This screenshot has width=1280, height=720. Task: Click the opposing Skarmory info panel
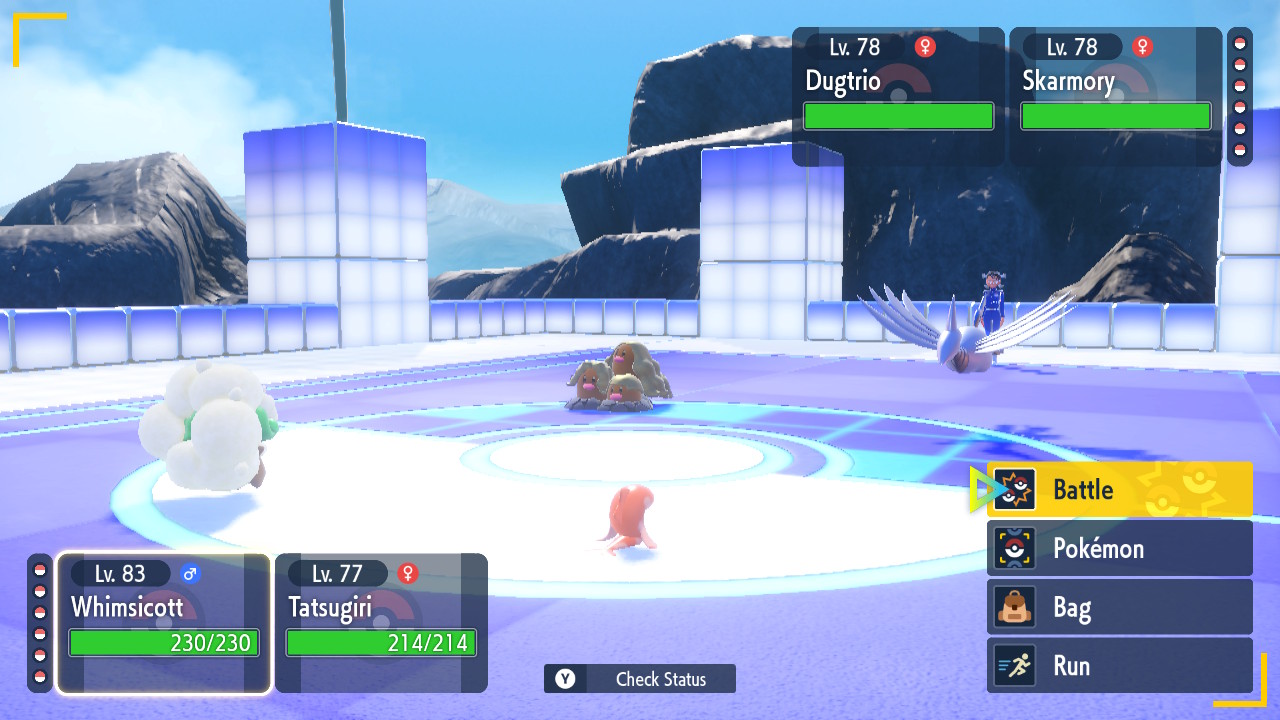click(x=1115, y=96)
